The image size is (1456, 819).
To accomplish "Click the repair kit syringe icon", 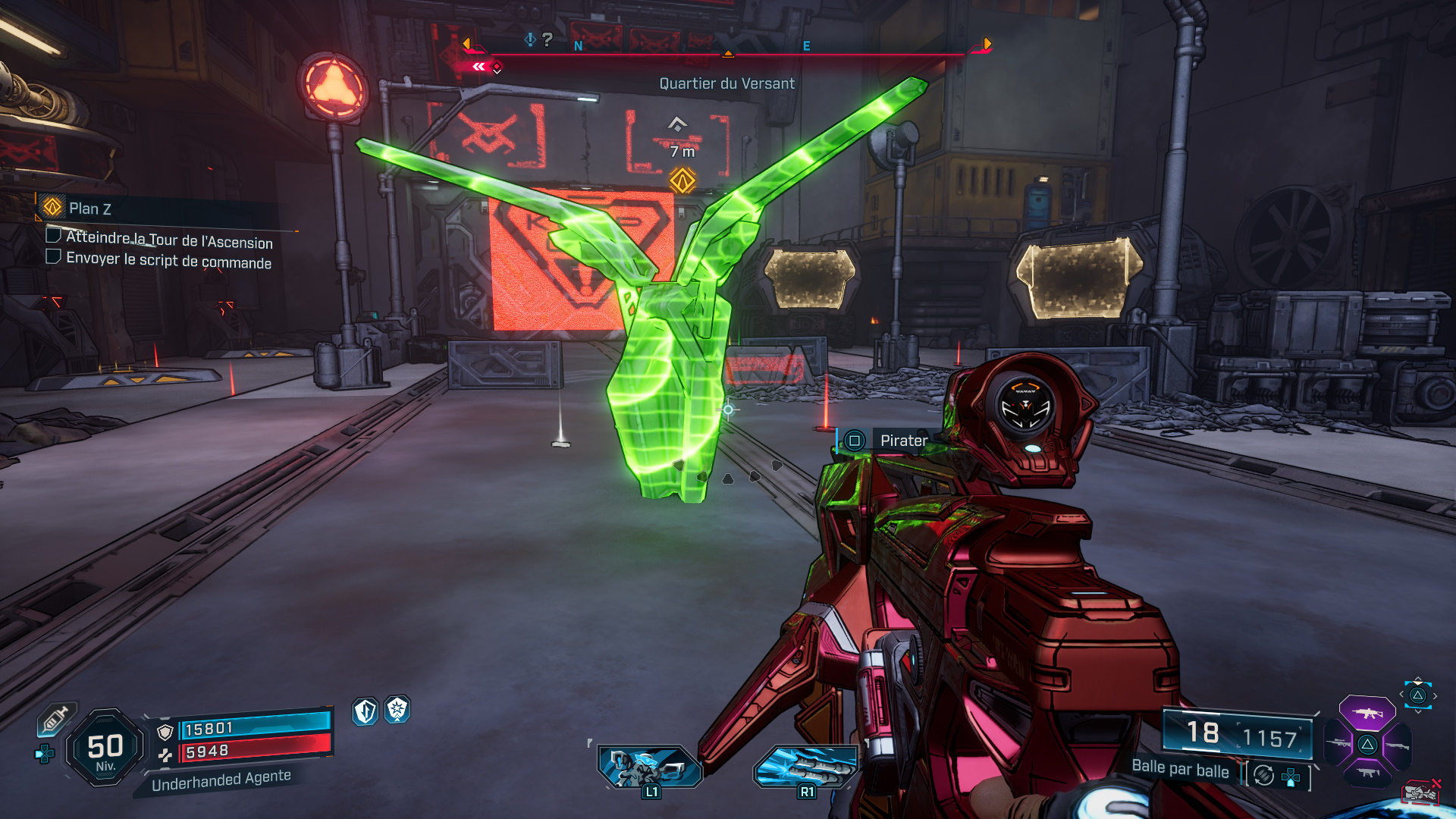I will click(x=55, y=718).
